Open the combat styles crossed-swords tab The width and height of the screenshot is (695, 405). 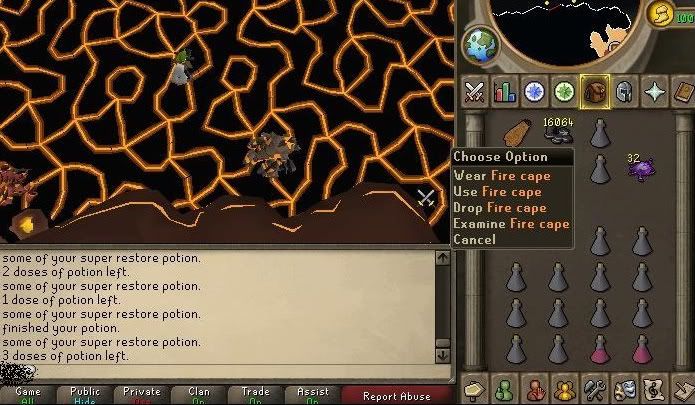tap(475, 92)
